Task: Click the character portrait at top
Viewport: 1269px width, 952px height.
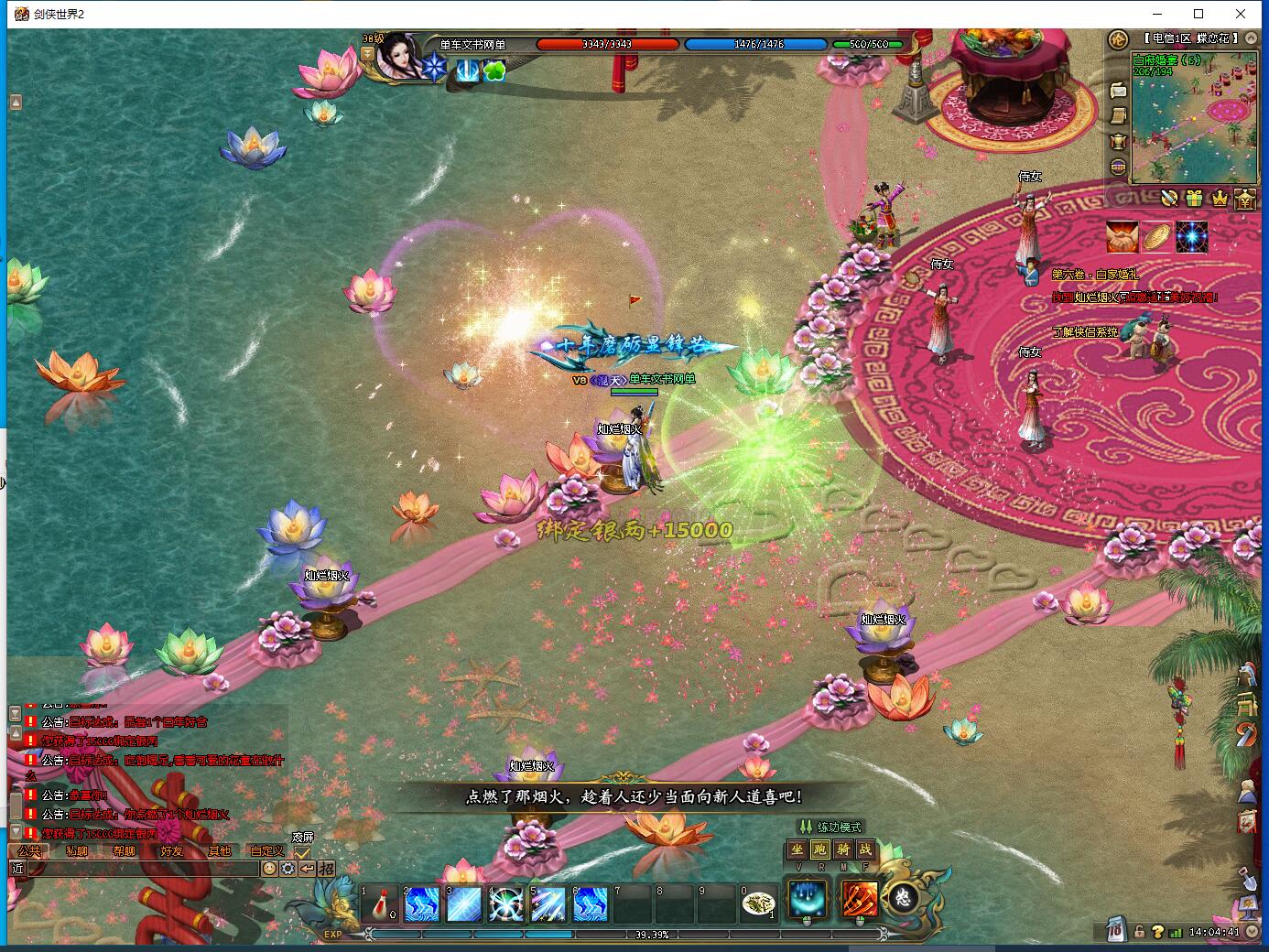Action: pyautogui.click(x=401, y=57)
